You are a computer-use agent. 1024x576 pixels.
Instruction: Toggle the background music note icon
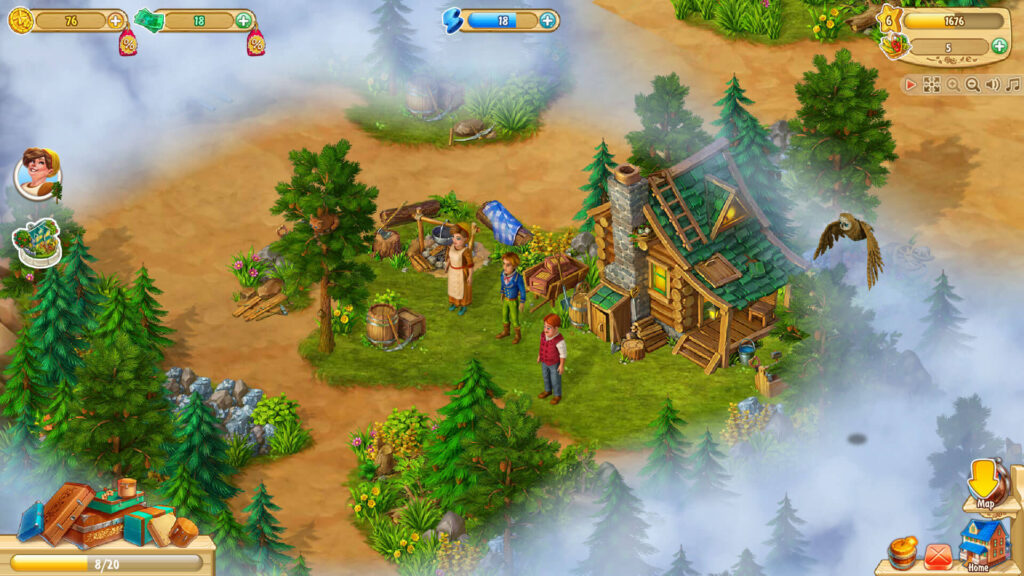(x=1011, y=85)
